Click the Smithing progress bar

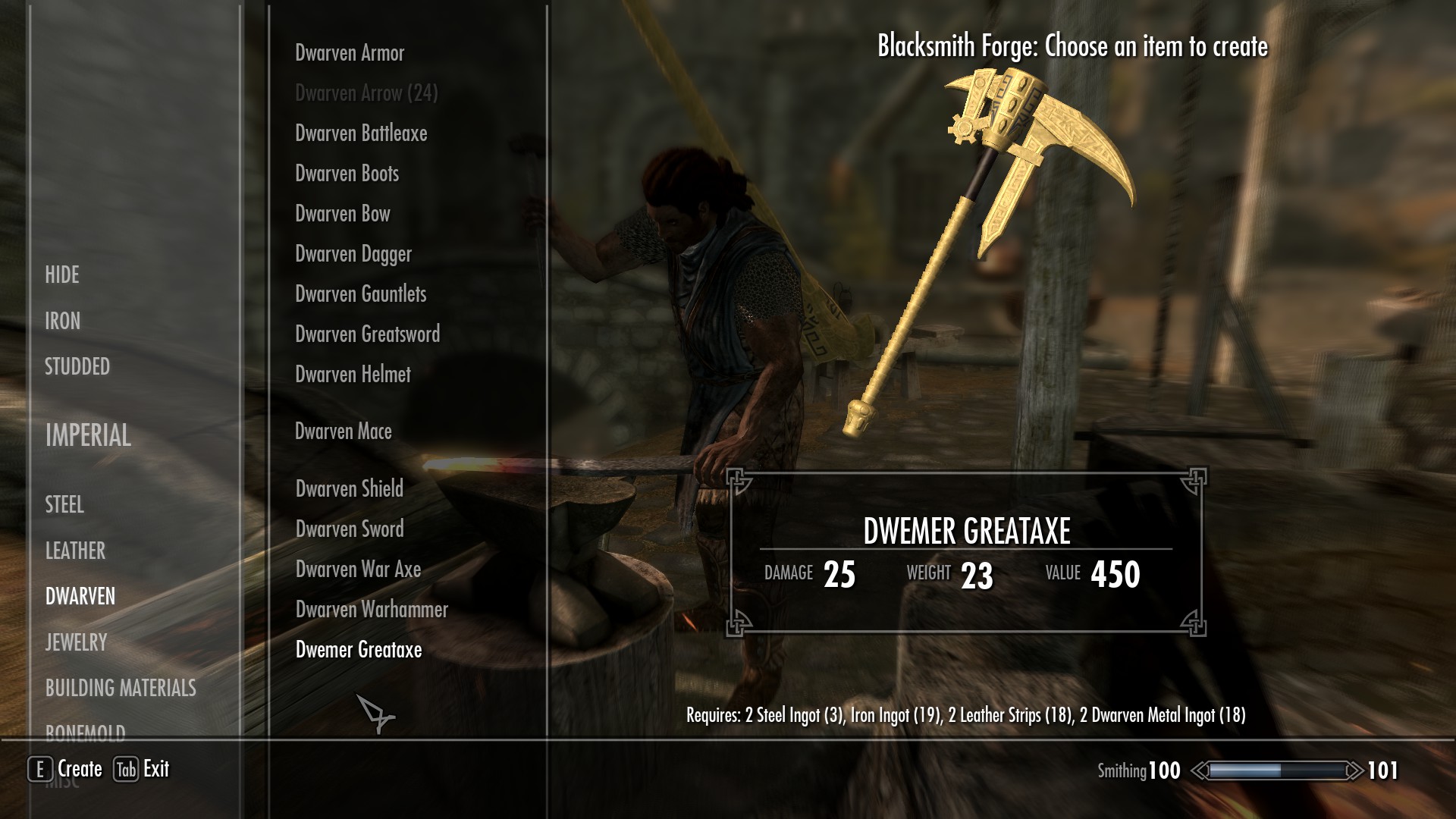pyautogui.click(x=1278, y=770)
